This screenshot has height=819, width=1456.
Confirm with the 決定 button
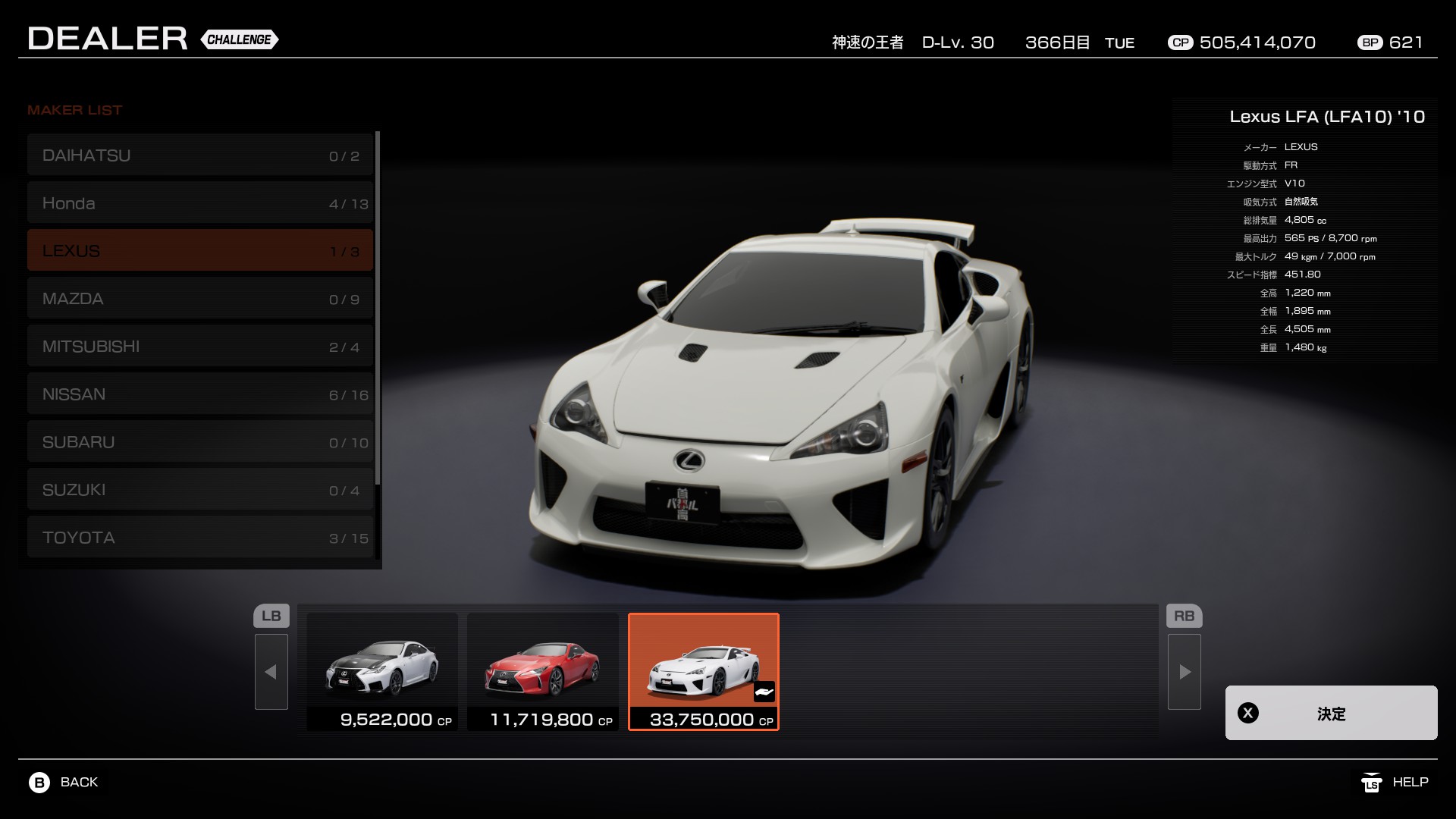click(1331, 713)
